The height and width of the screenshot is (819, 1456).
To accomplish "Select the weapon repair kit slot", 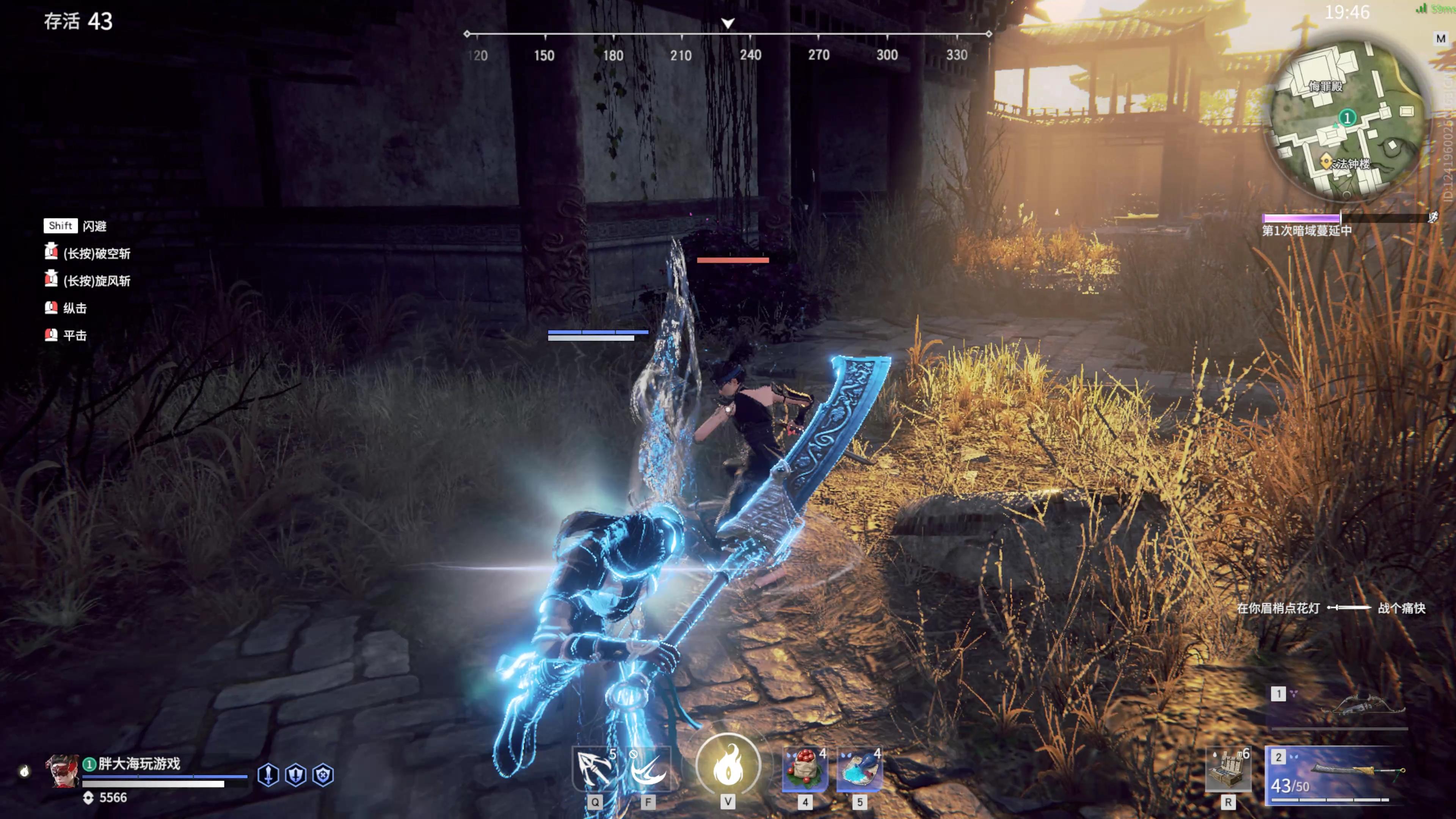I will (1228, 770).
